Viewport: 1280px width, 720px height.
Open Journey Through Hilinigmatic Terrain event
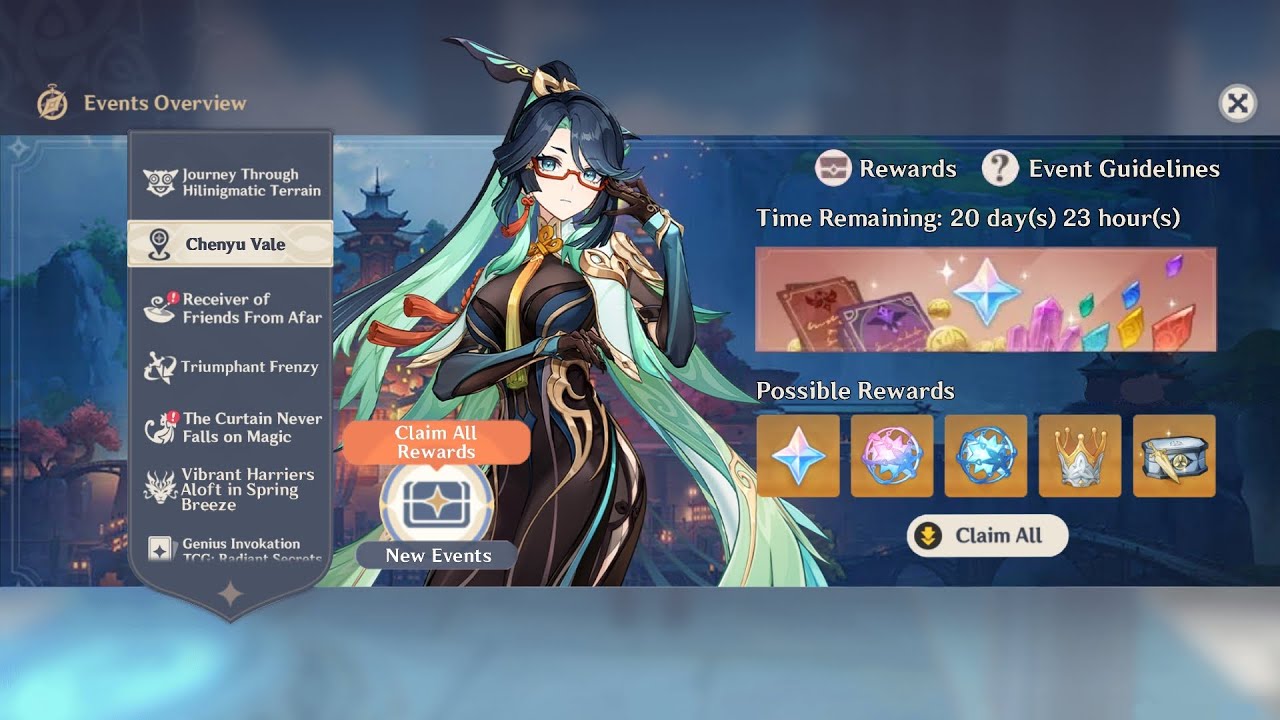pyautogui.click(x=231, y=182)
